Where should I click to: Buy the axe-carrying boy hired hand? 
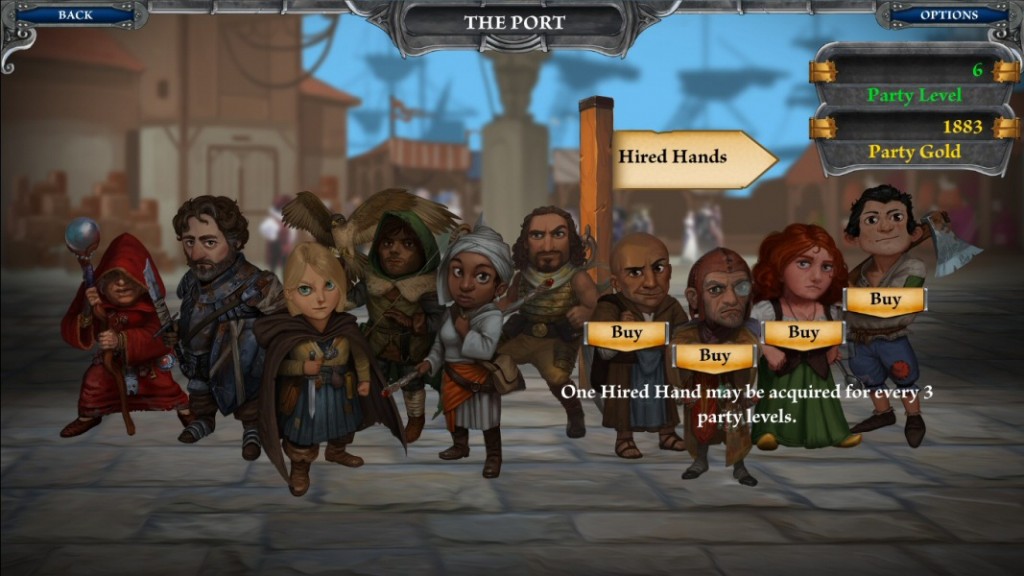pos(885,299)
